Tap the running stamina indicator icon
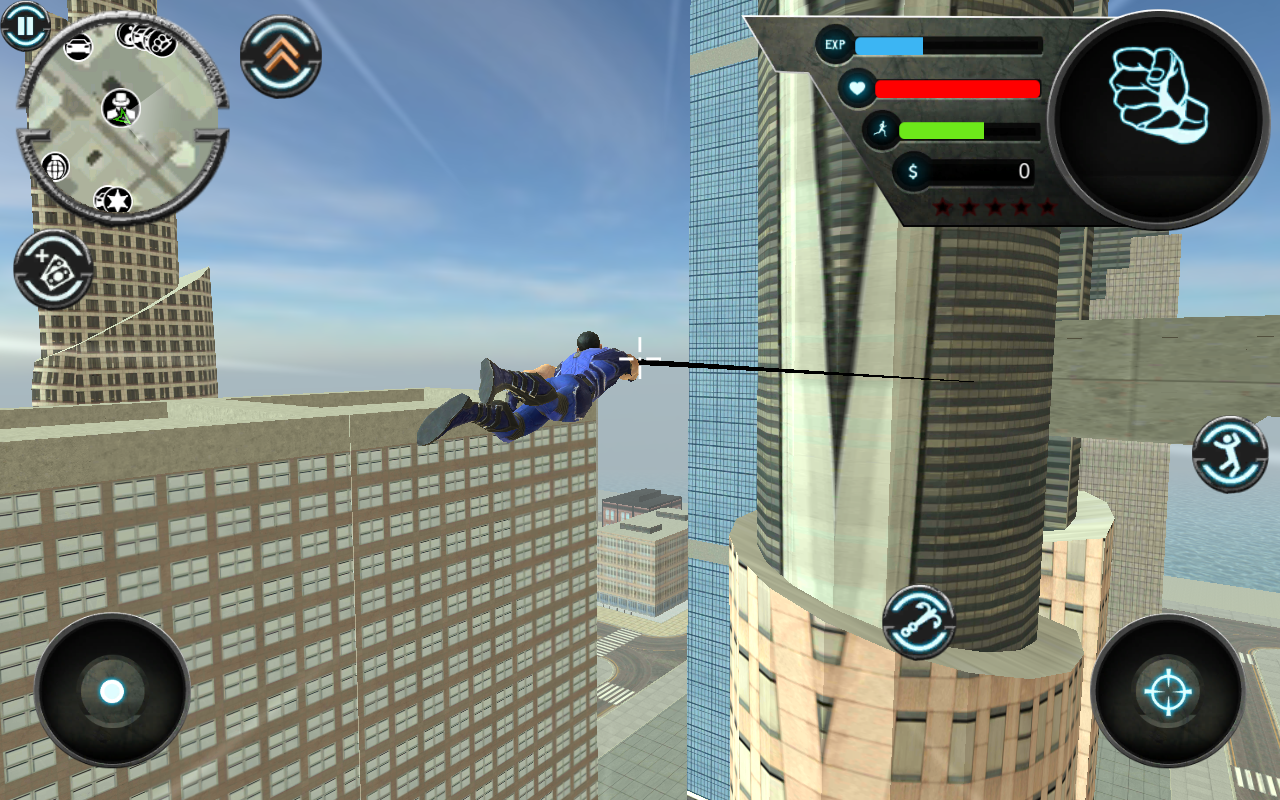Viewport: 1280px width, 800px height. click(x=884, y=129)
